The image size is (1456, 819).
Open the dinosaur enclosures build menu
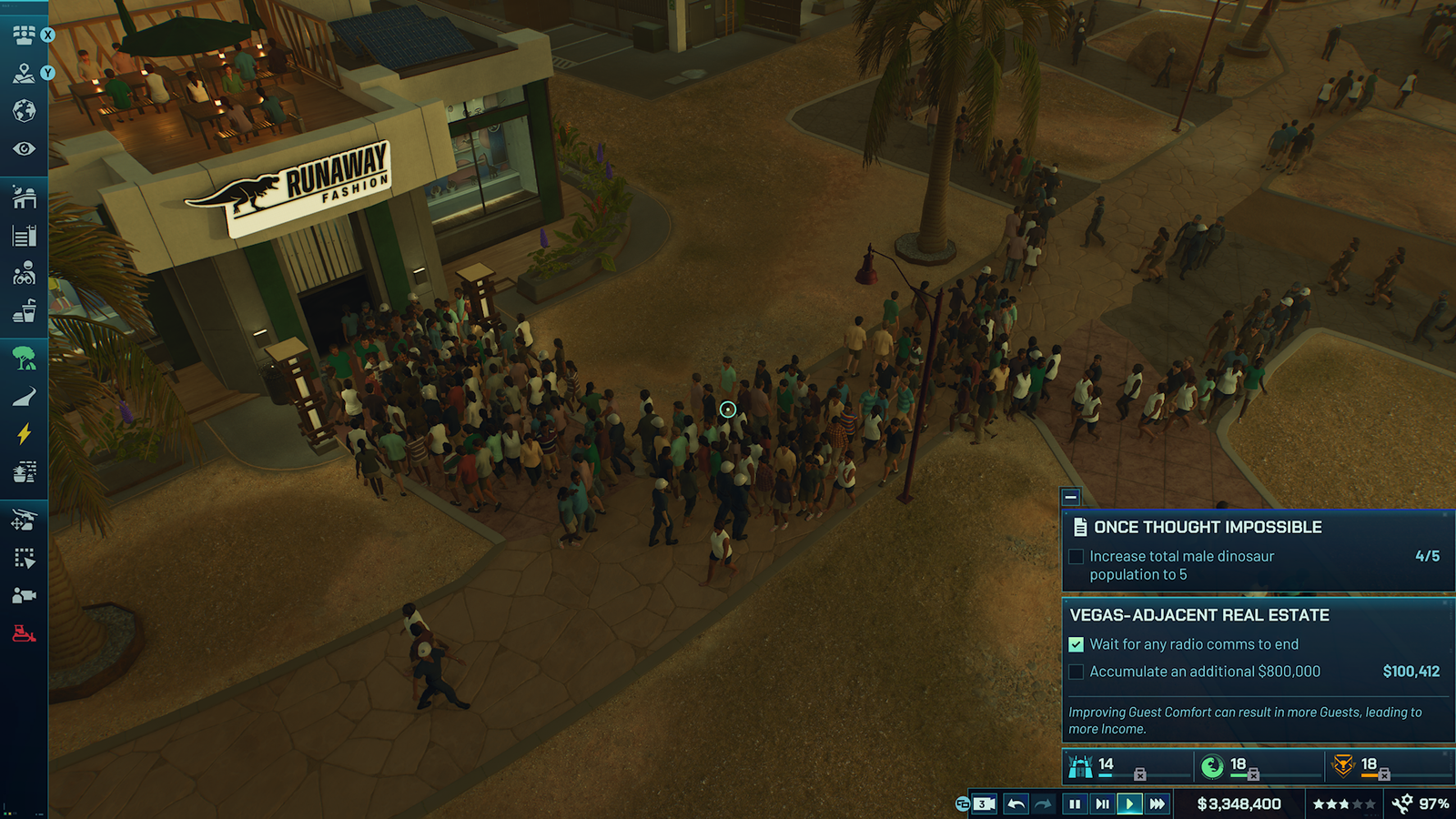24,197
